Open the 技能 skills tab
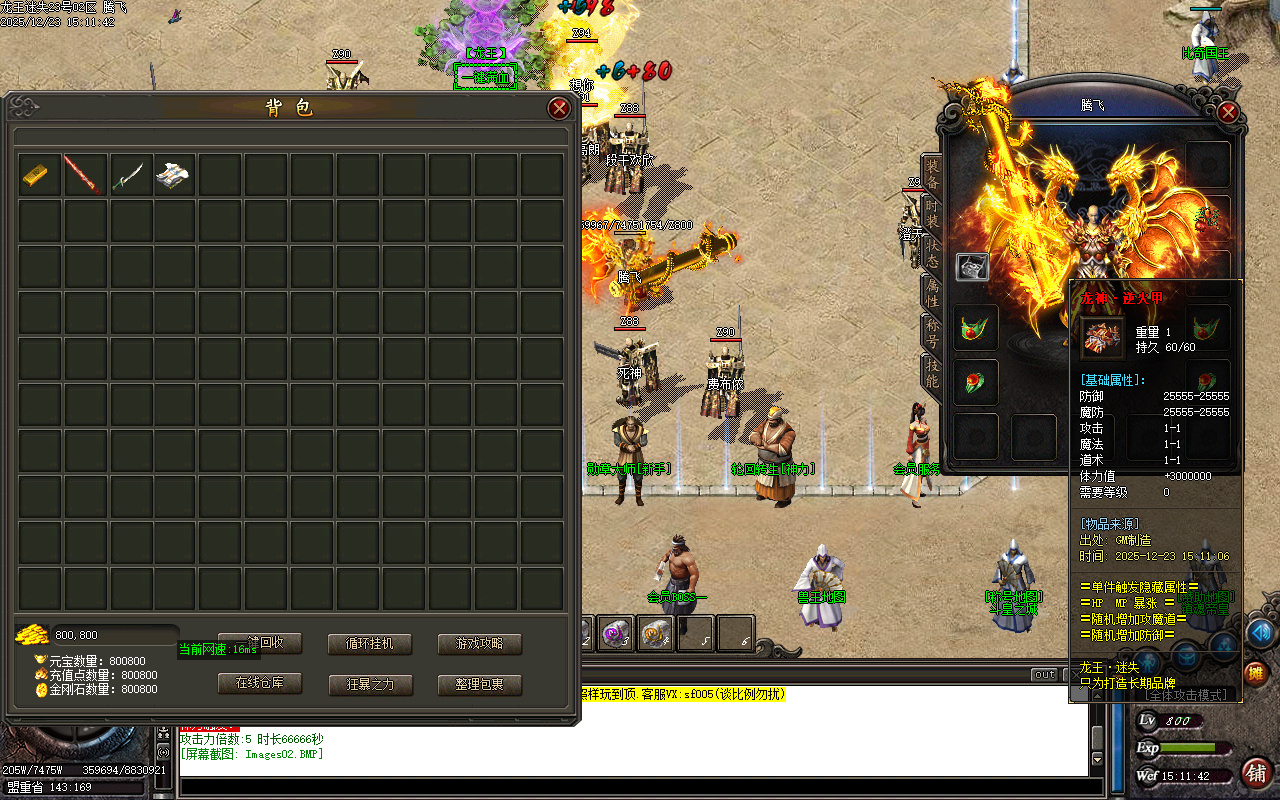Viewport: 1280px width, 800px height. [x=931, y=372]
